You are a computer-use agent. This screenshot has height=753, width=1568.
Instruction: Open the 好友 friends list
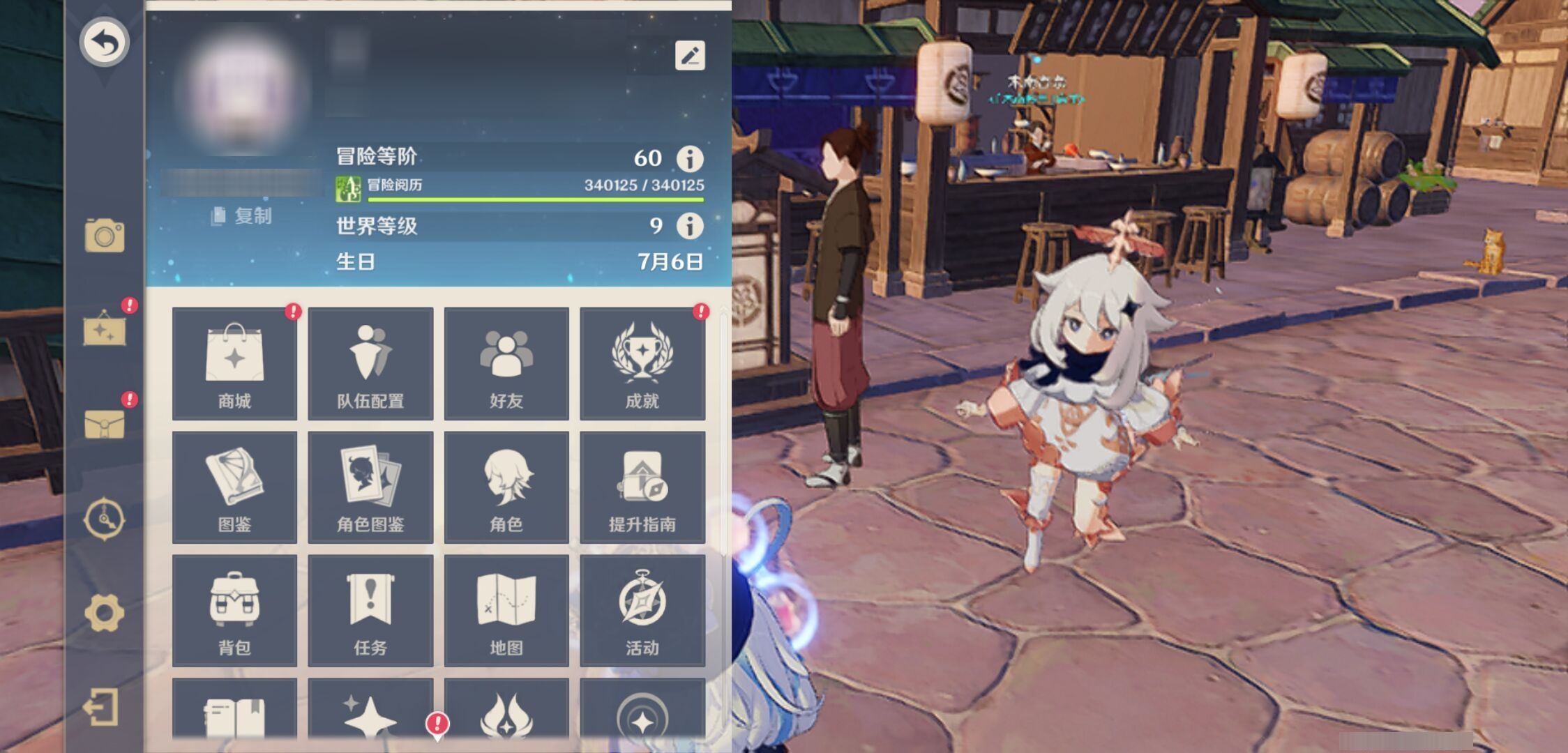(x=506, y=363)
